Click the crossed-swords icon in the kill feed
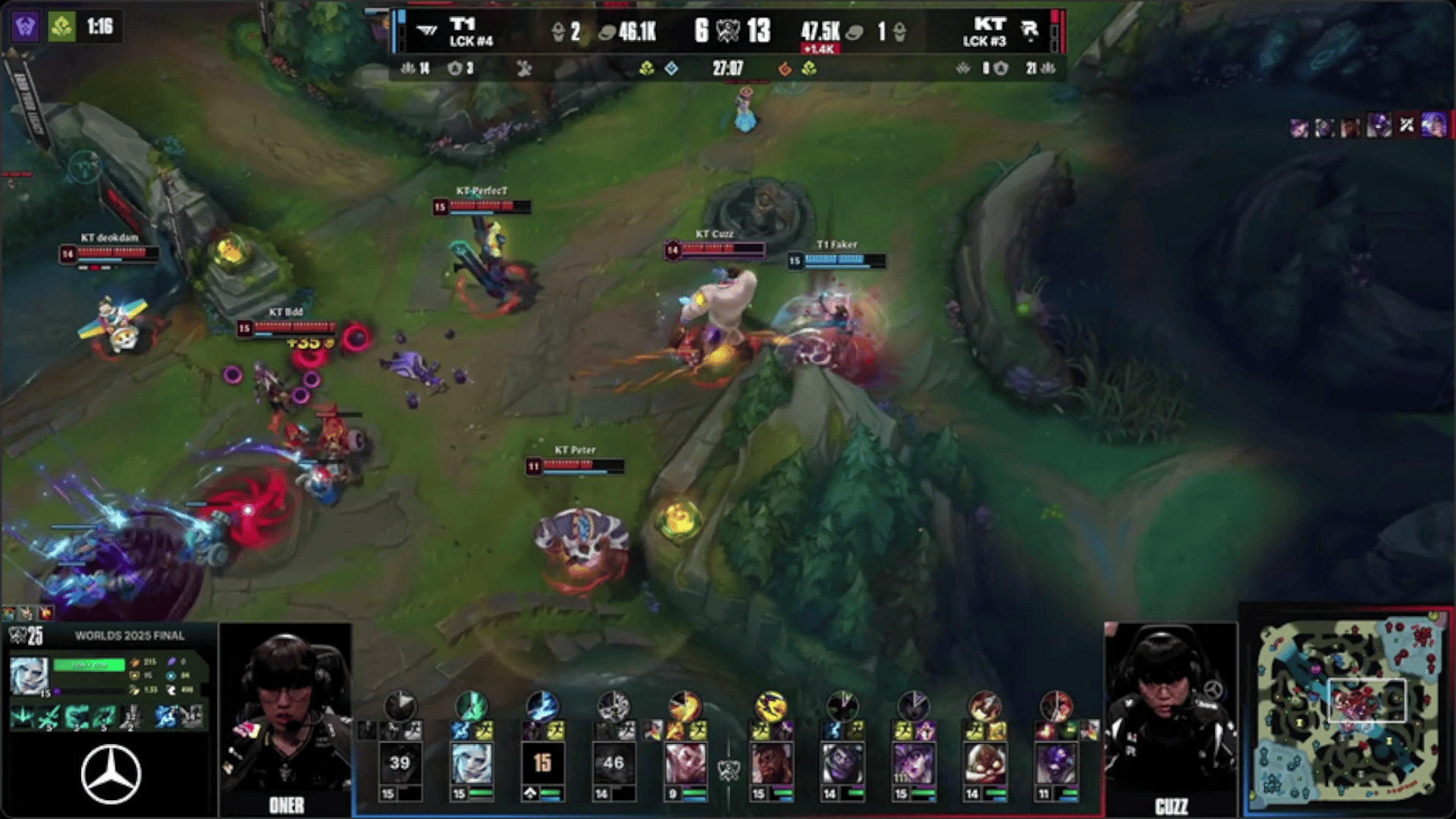Image resolution: width=1456 pixels, height=819 pixels. click(1406, 125)
